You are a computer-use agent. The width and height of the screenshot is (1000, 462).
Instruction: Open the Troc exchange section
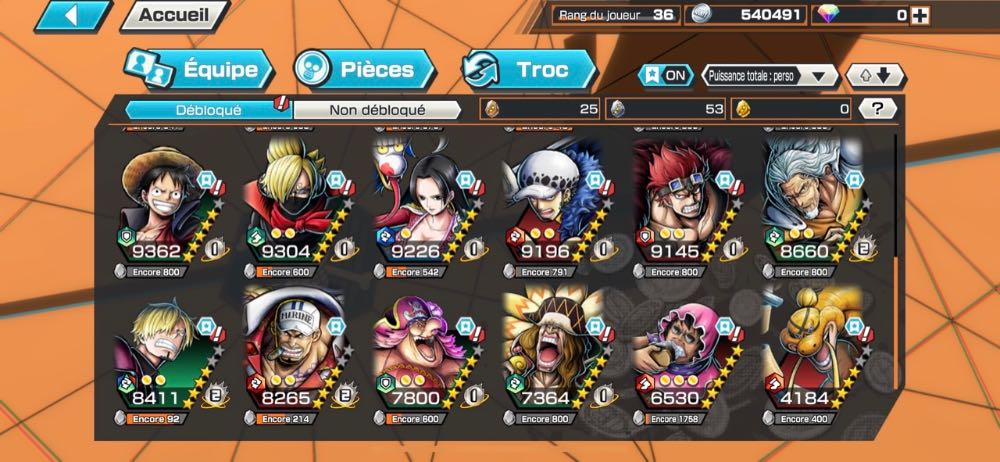pyautogui.click(x=529, y=70)
